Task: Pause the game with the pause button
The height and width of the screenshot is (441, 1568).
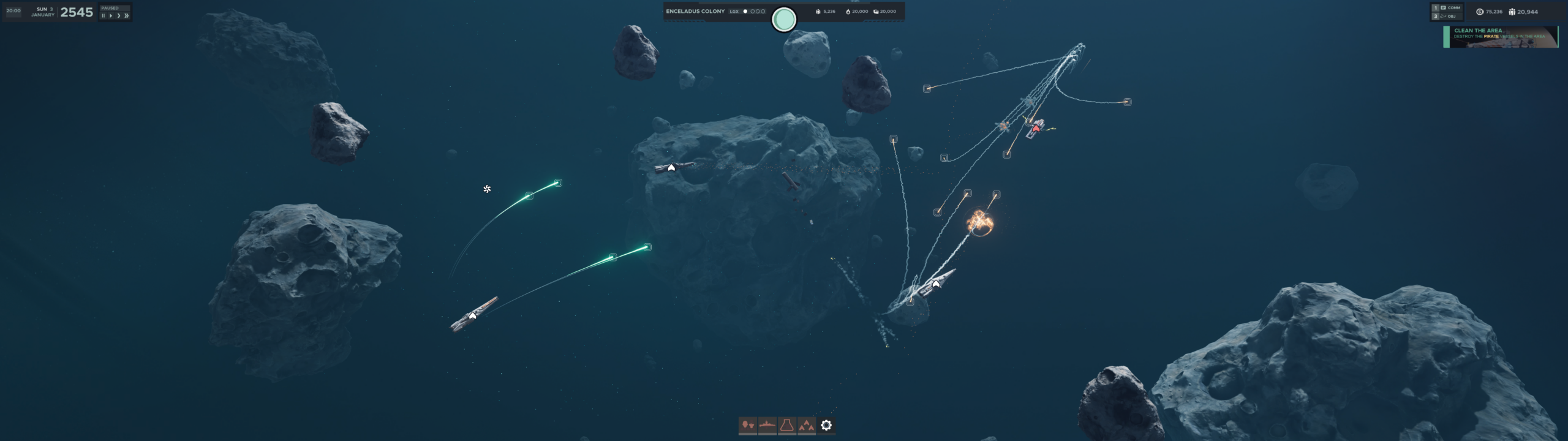Action: pyautogui.click(x=103, y=16)
